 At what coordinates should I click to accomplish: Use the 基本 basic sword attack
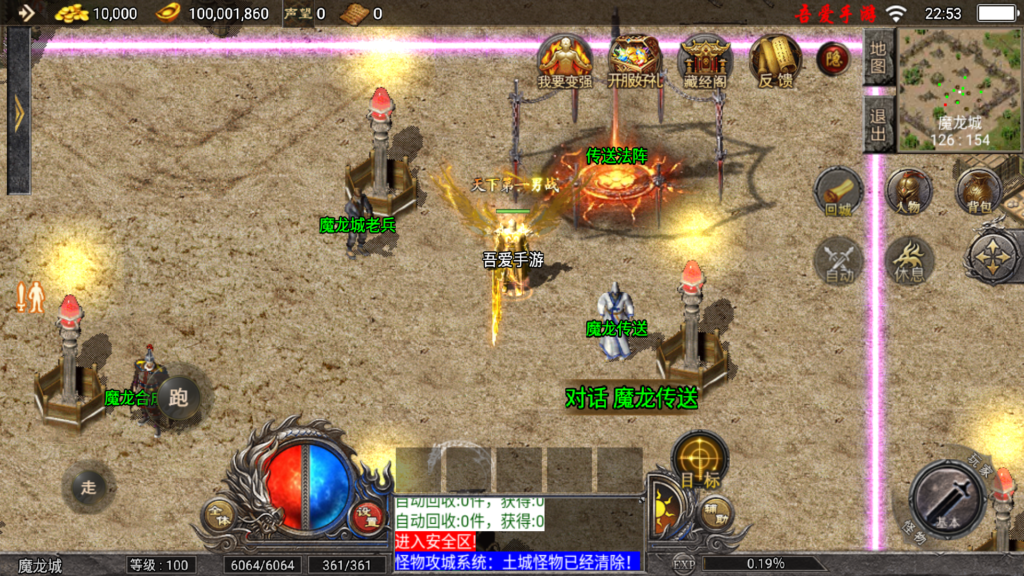tap(947, 498)
